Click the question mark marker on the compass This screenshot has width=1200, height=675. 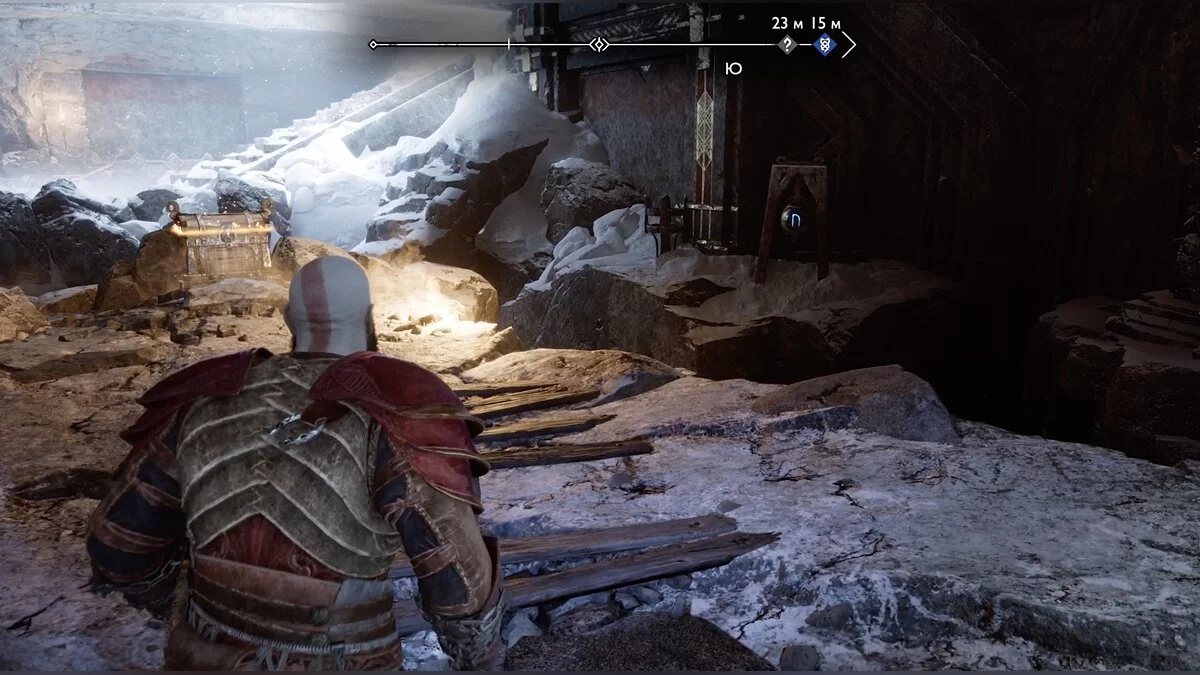tap(788, 45)
